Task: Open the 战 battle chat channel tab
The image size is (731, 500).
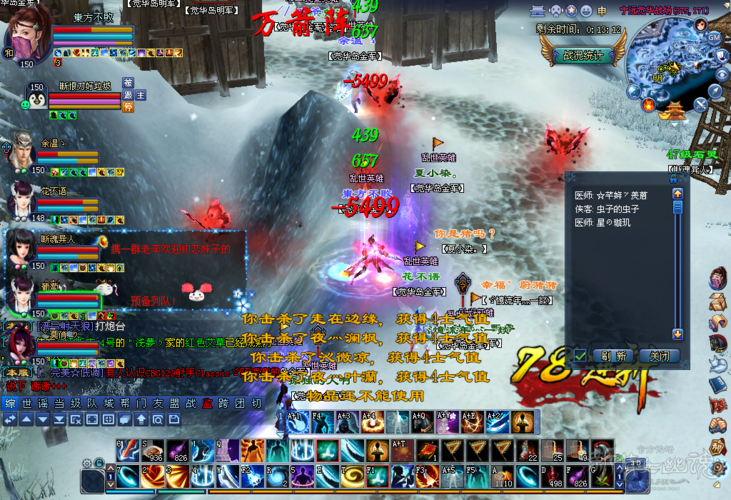Action: coord(190,403)
